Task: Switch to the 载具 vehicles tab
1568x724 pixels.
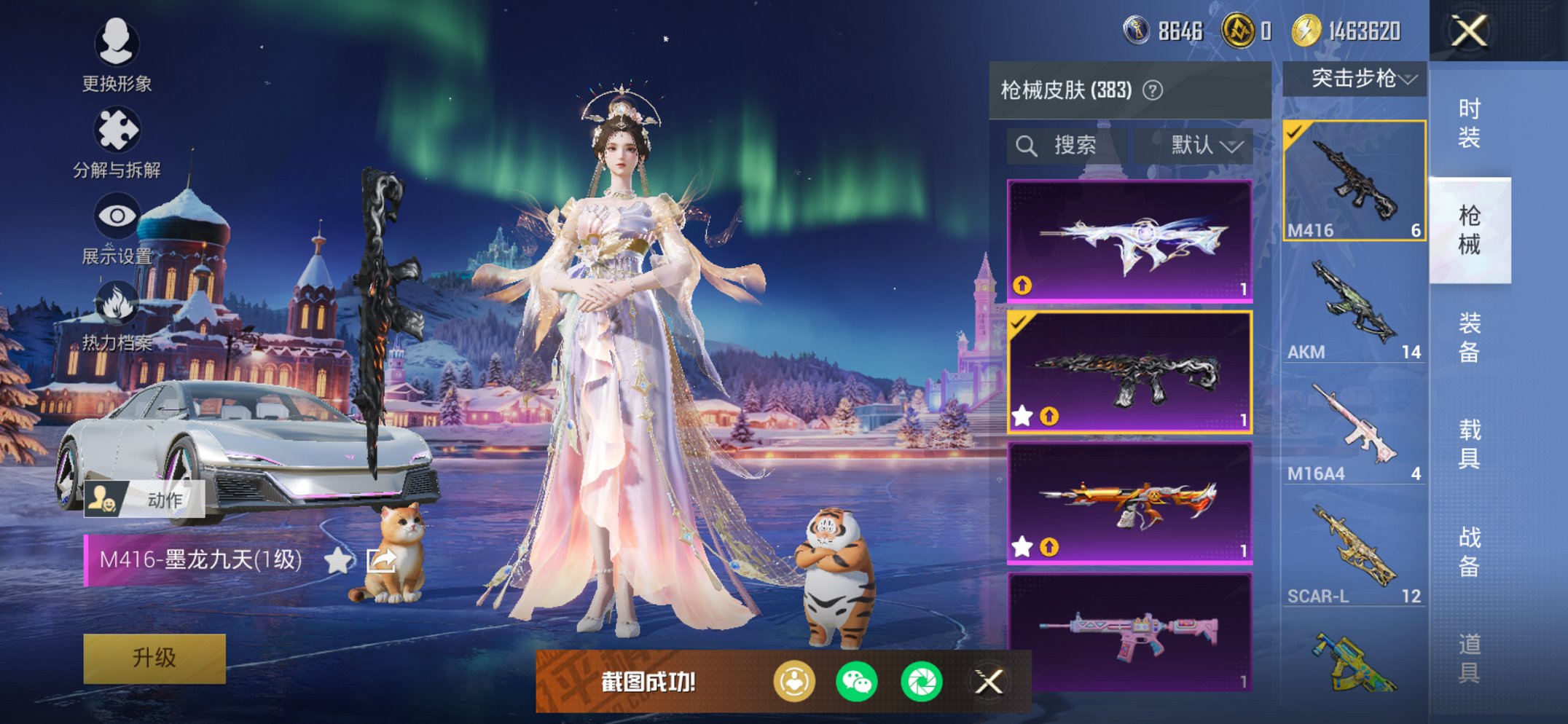Action: click(x=1469, y=444)
